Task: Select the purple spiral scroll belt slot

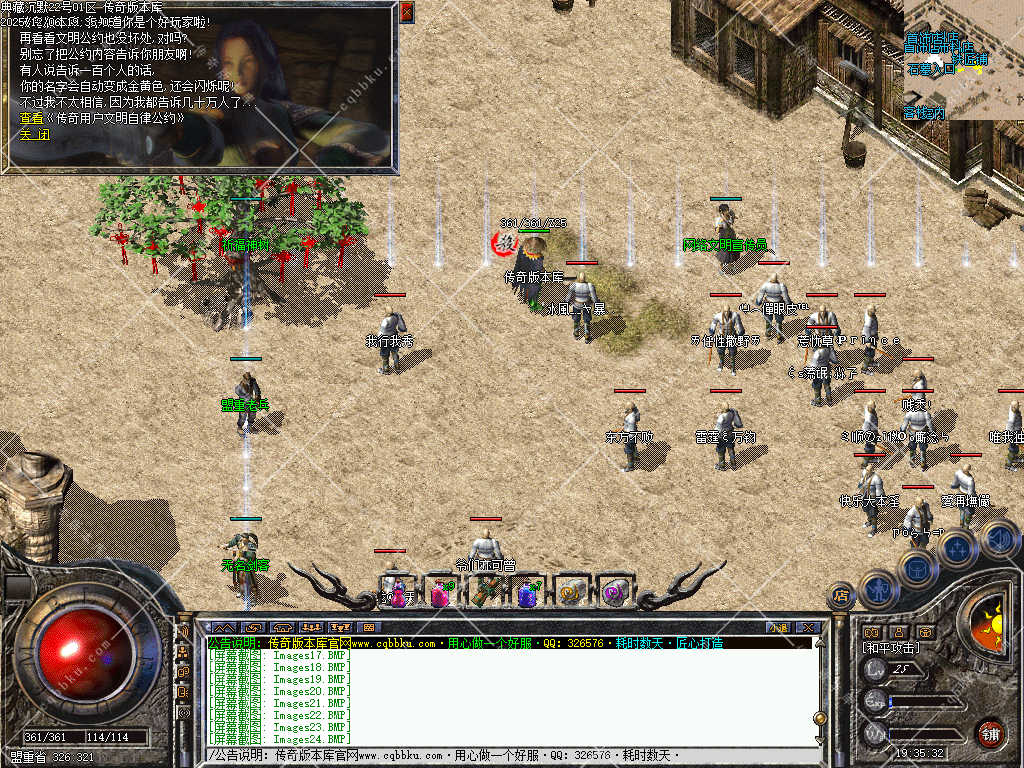Action: [614, 593]
